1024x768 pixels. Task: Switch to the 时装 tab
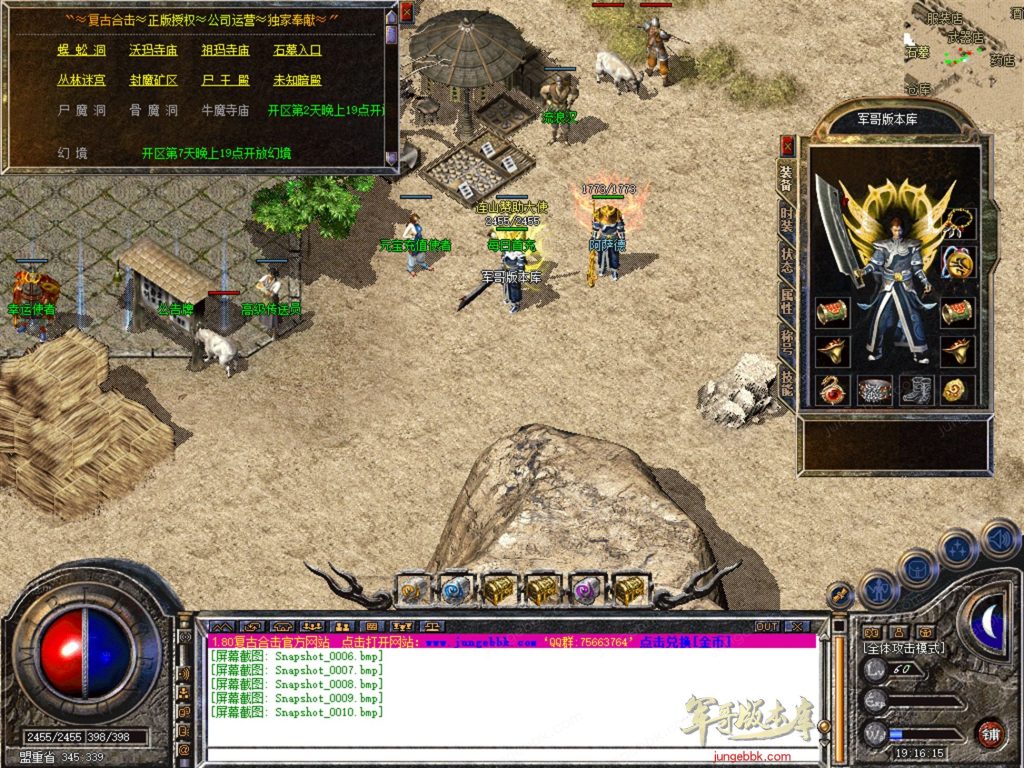tap(787, 219)
